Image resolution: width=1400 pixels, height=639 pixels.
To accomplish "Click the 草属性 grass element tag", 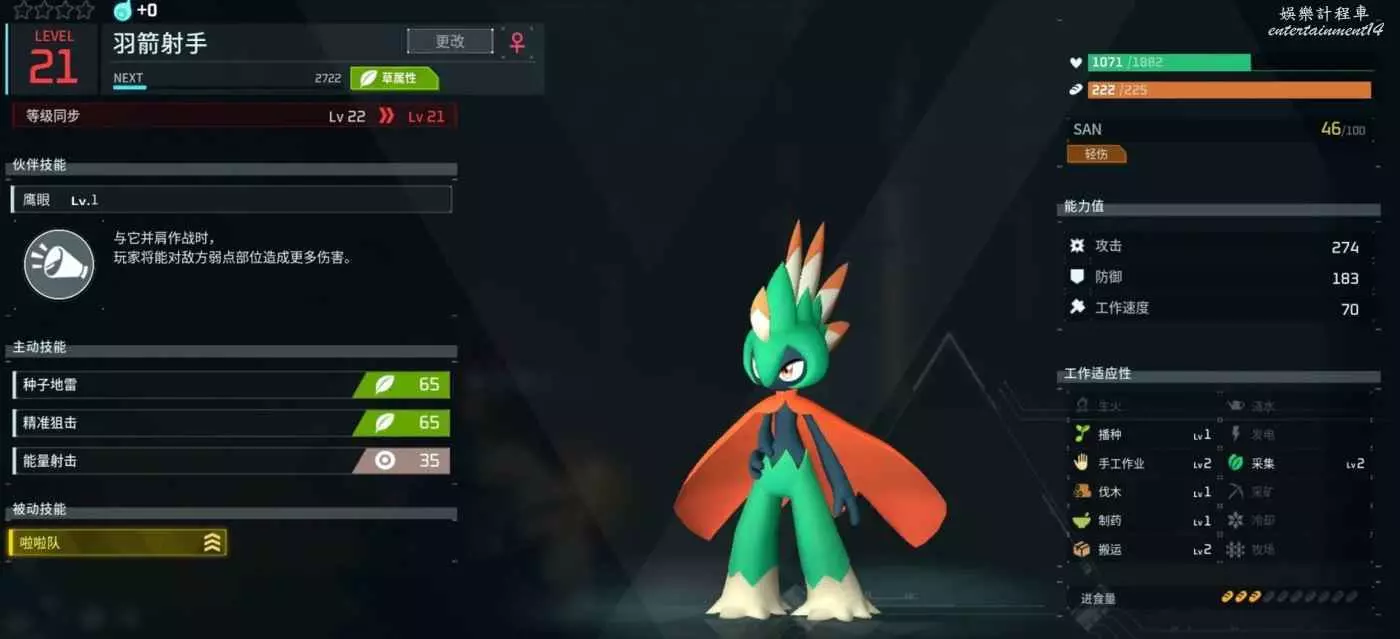I will point(394,78).
